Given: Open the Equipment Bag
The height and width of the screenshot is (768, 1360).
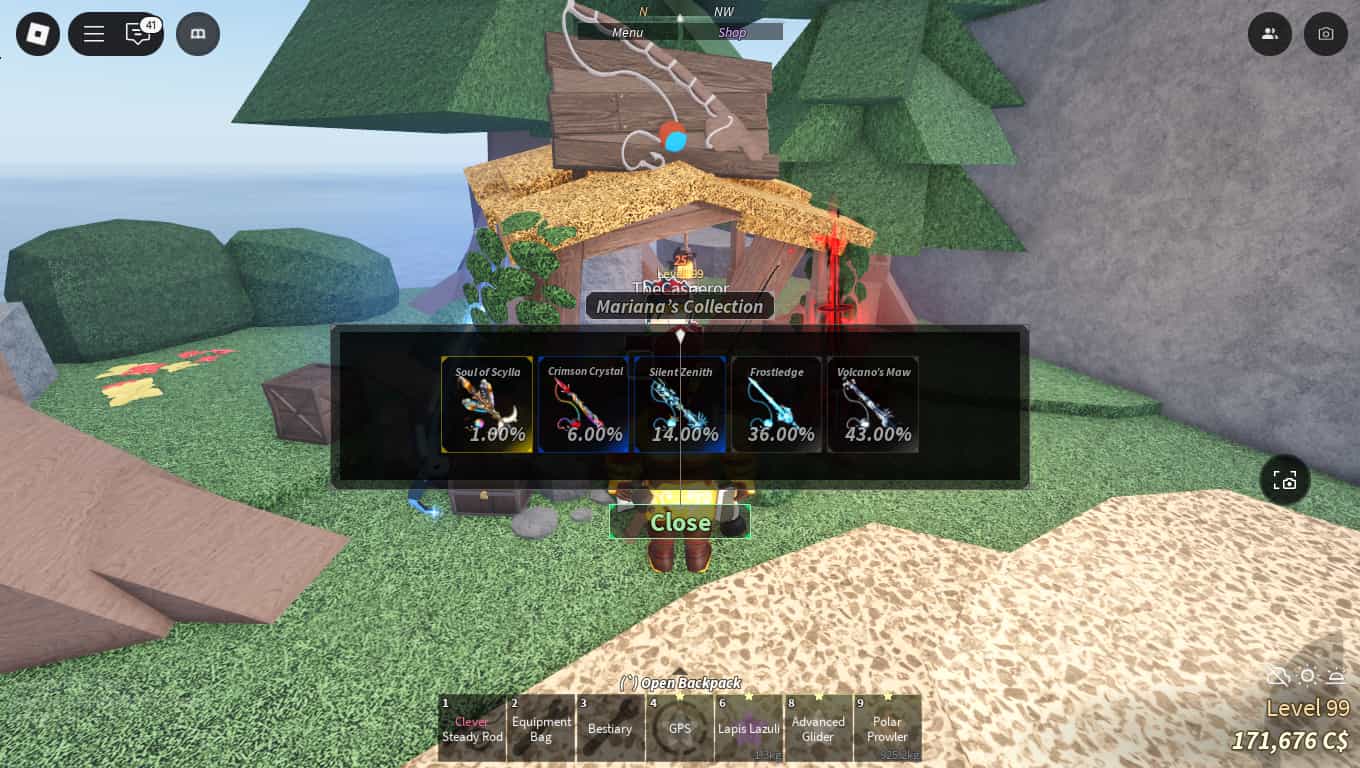Looking at the screenshot, I should coord(541,727).
